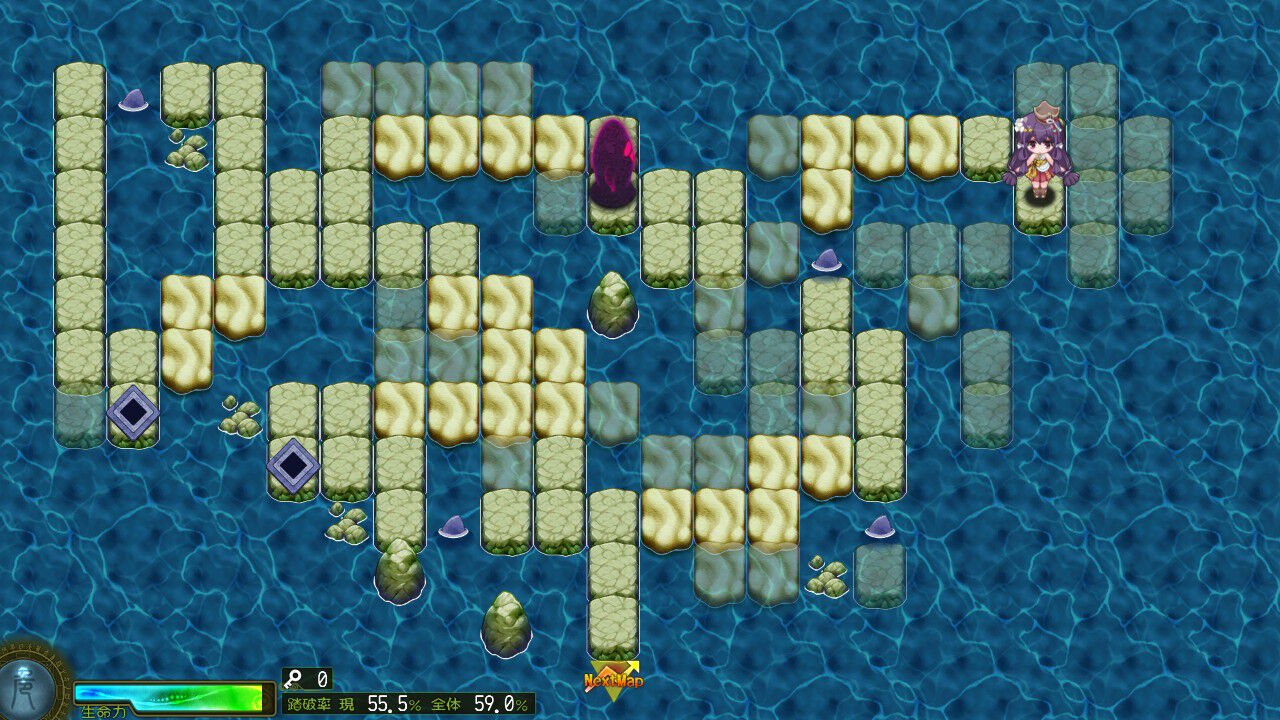Viewport: 1280px width, 720px height.
Task: Select the purple portal gate near the top
Action: point(614,165)
